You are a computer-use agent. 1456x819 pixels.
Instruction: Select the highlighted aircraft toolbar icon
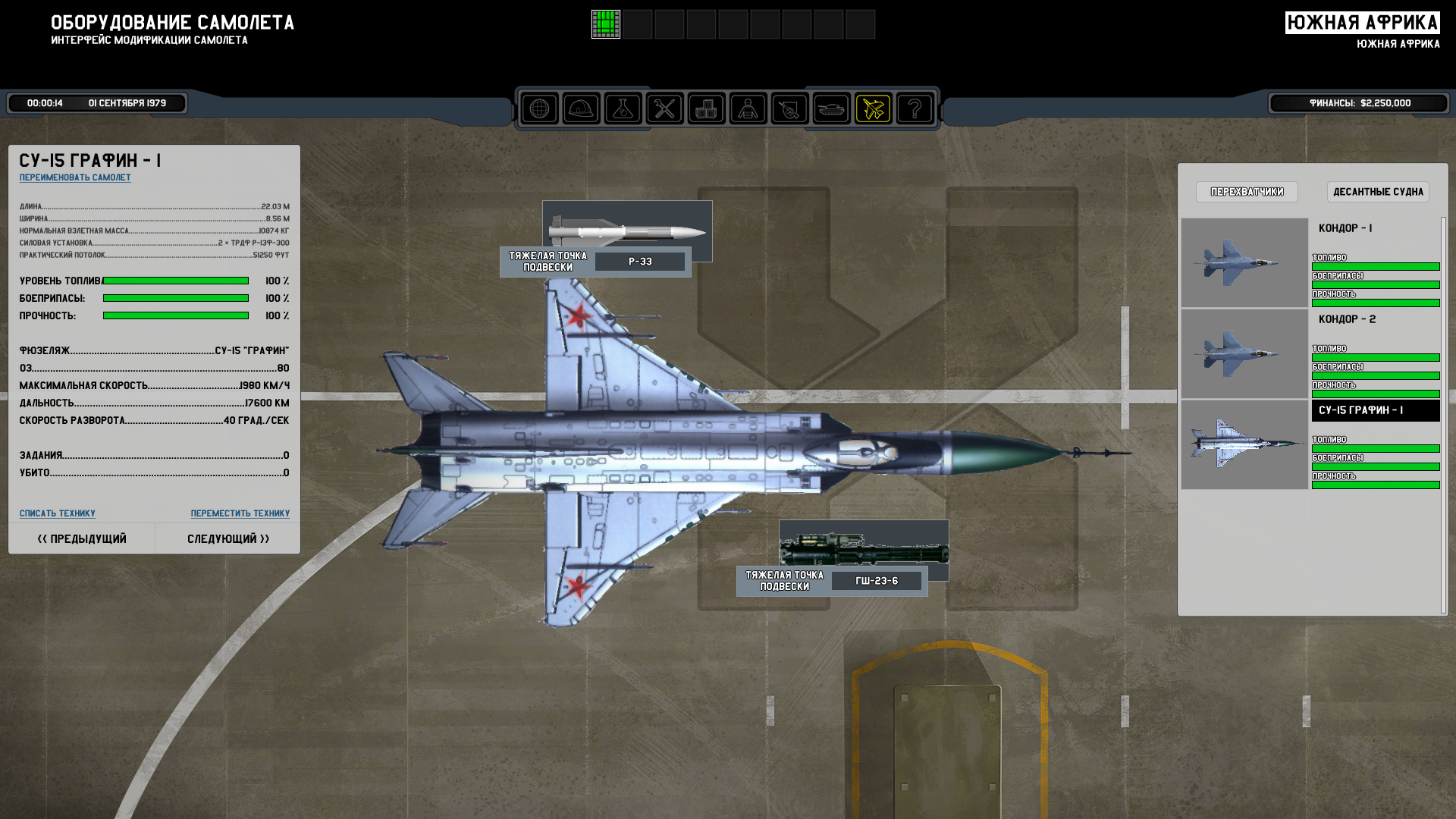[873, 109]
